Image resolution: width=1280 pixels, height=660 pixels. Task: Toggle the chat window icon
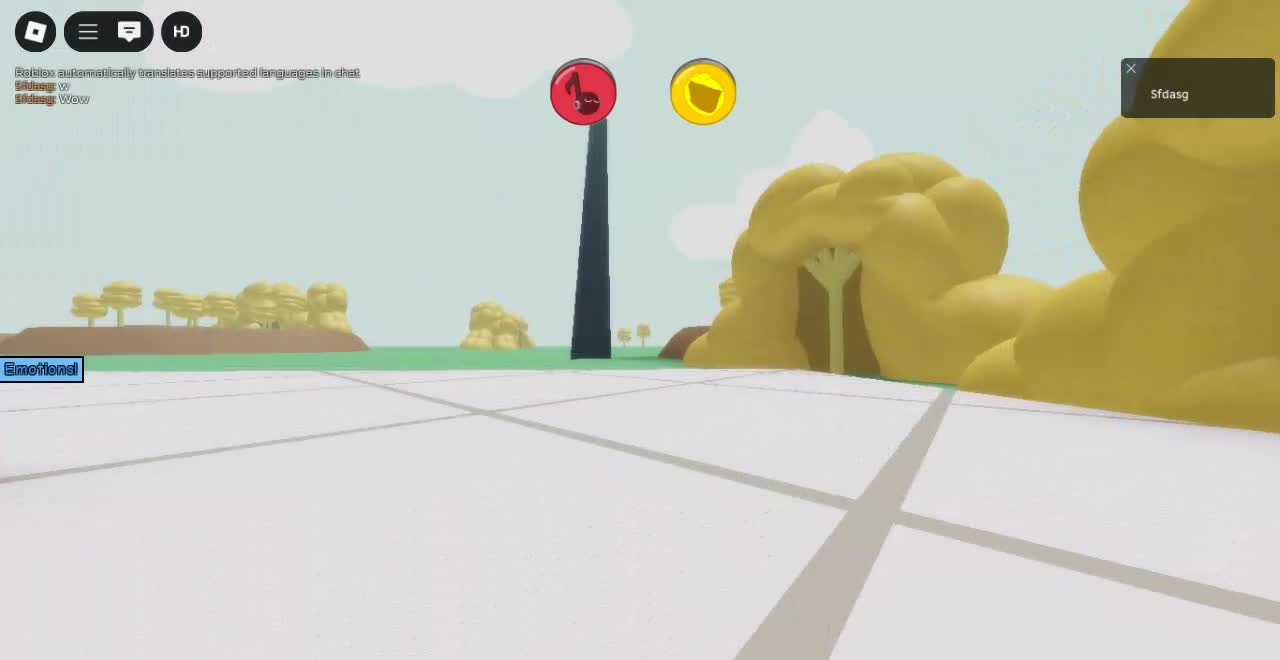[129, 32]
